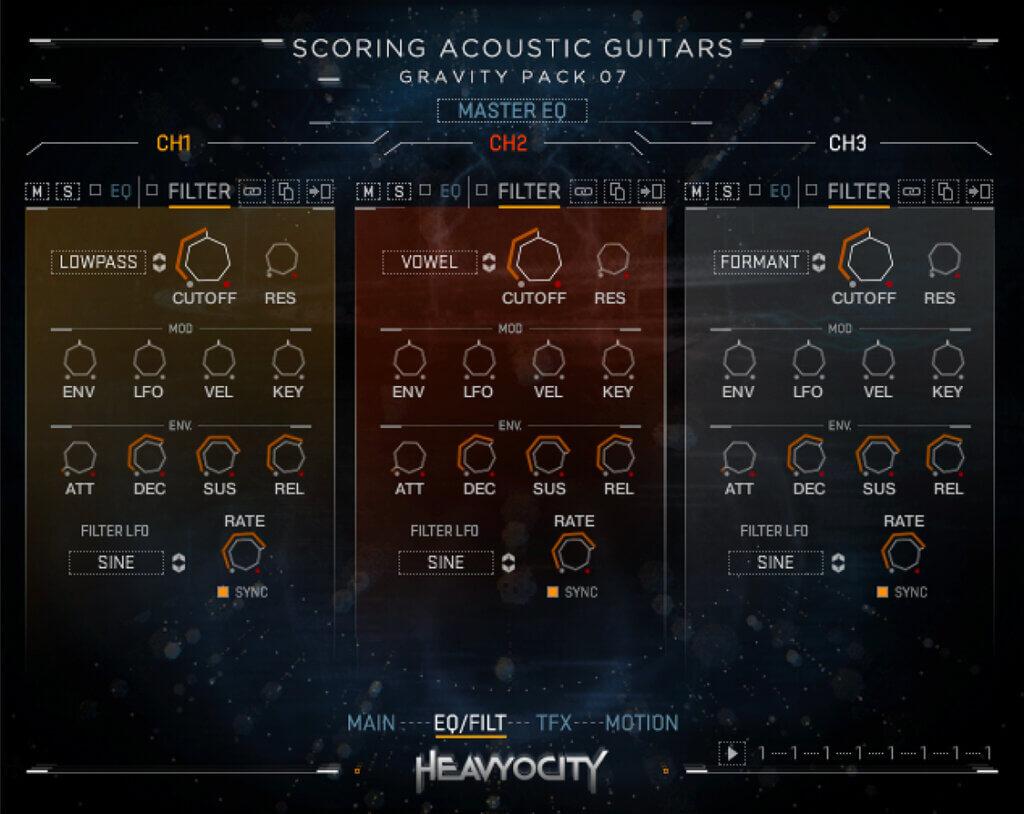The height and width of the screenshot is (814, 1024).
Task: Open the TFX page tab
Action: coord(554,722)
